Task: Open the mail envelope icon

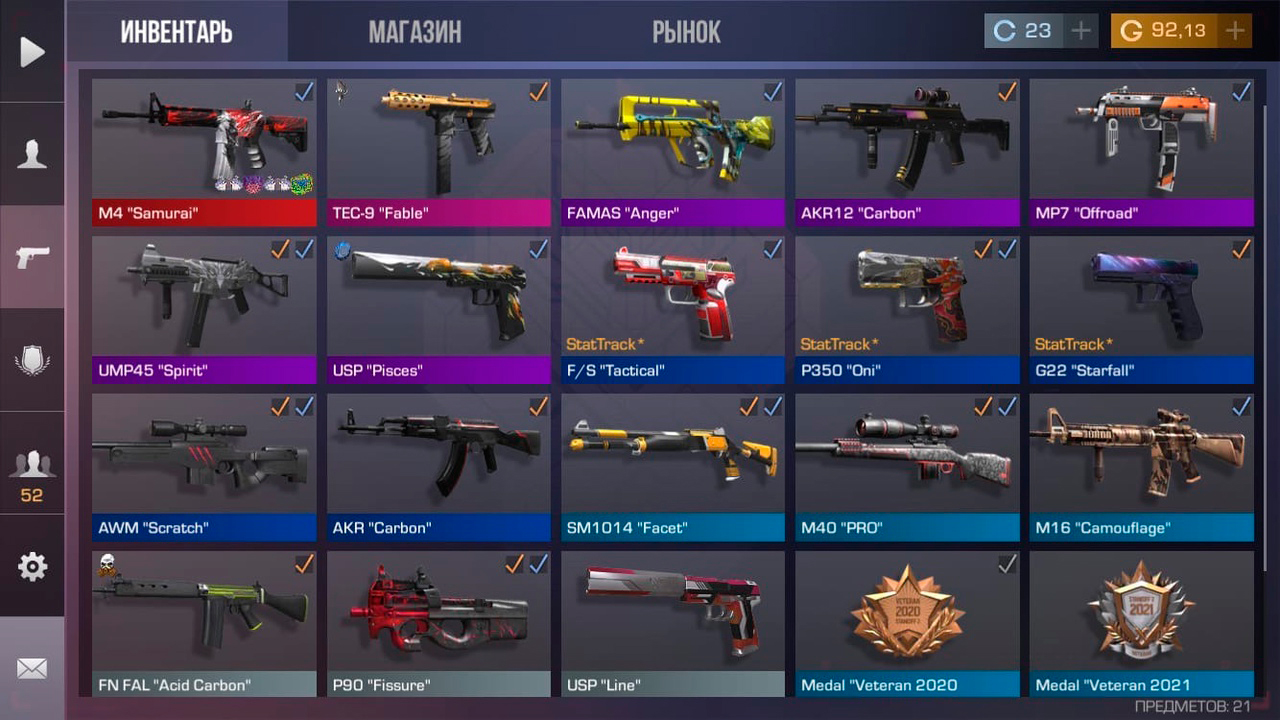Action: 32,668
